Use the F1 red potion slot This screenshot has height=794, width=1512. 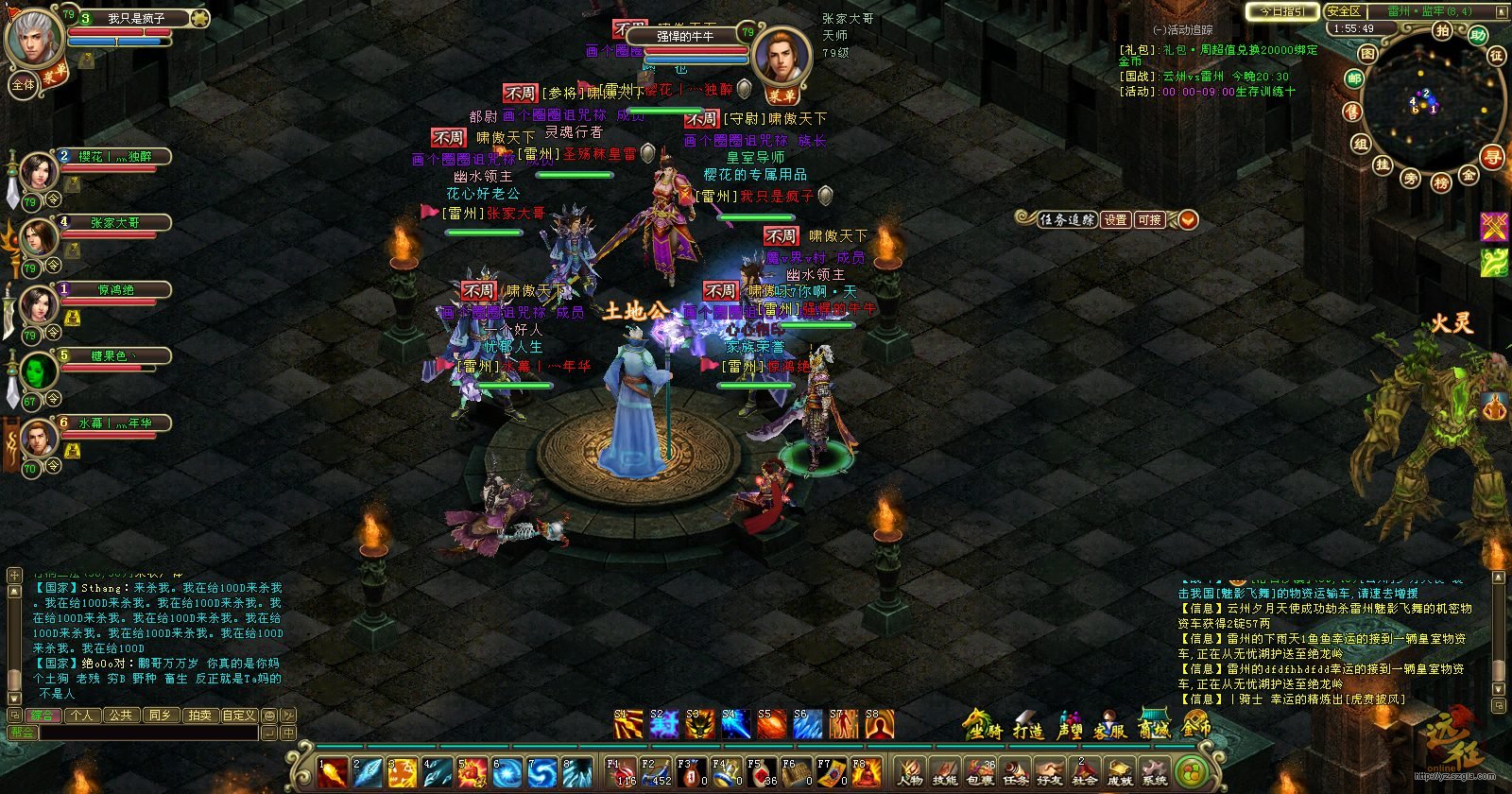622,771
